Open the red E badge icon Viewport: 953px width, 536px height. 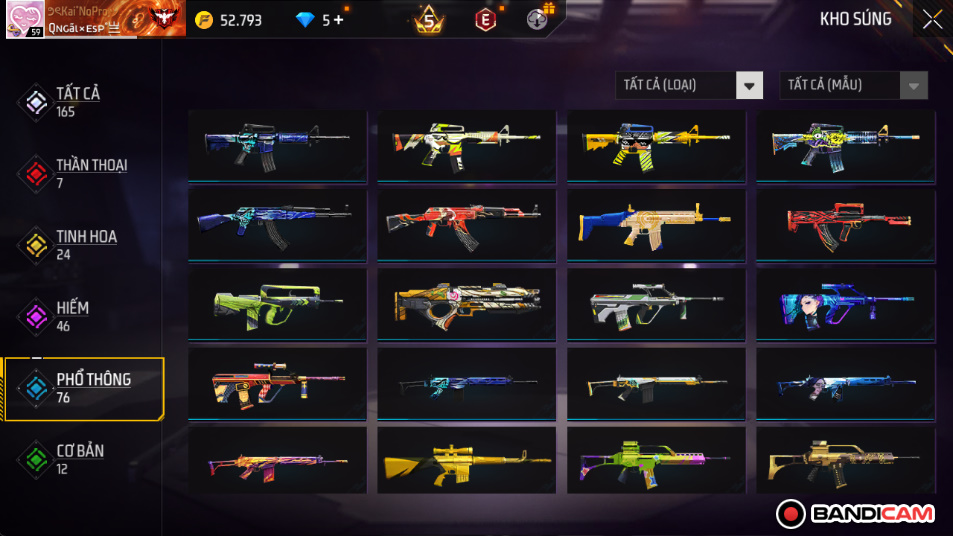[x=485, y=19]
